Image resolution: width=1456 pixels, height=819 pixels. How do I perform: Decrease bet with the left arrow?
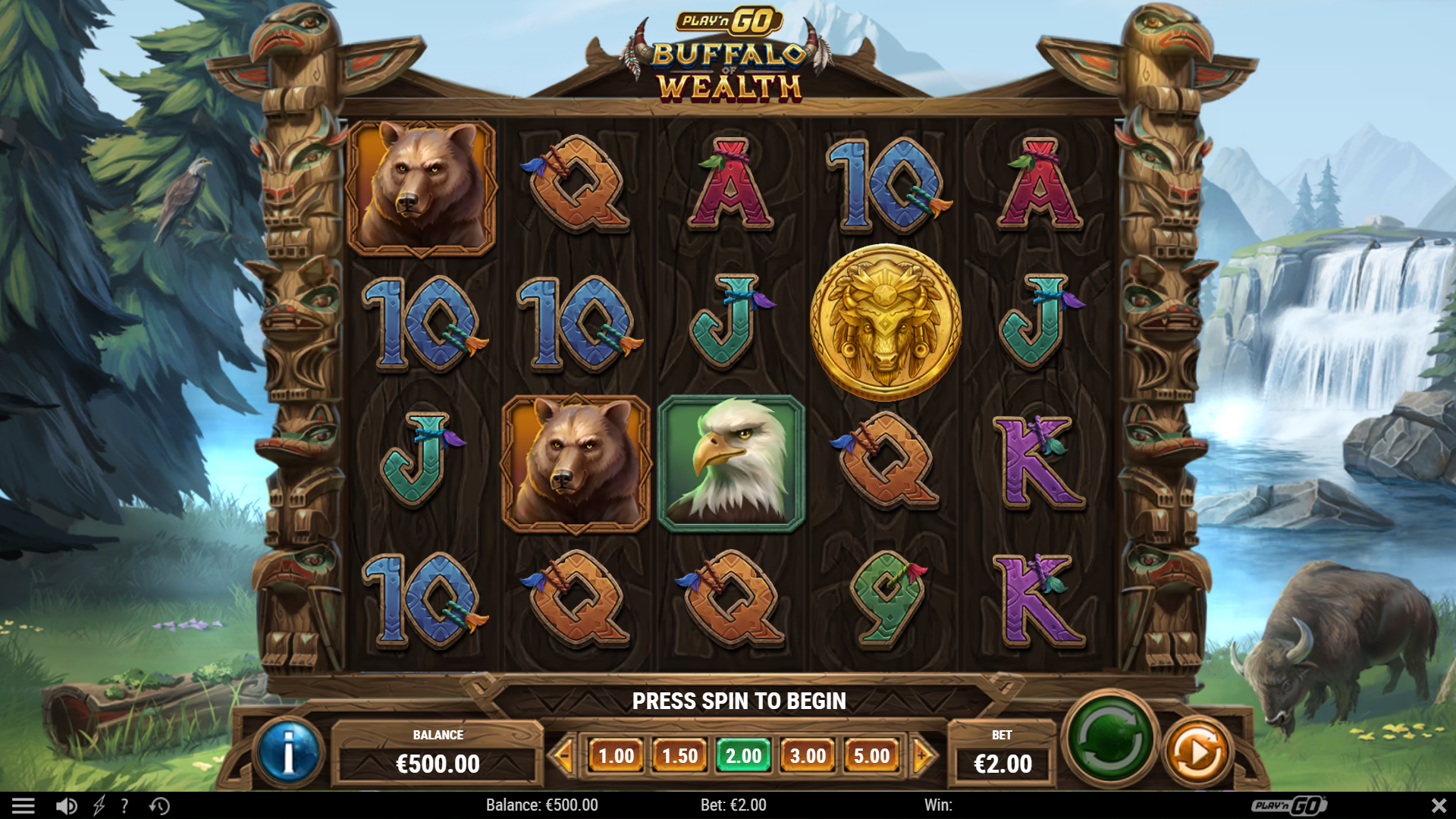563,755
